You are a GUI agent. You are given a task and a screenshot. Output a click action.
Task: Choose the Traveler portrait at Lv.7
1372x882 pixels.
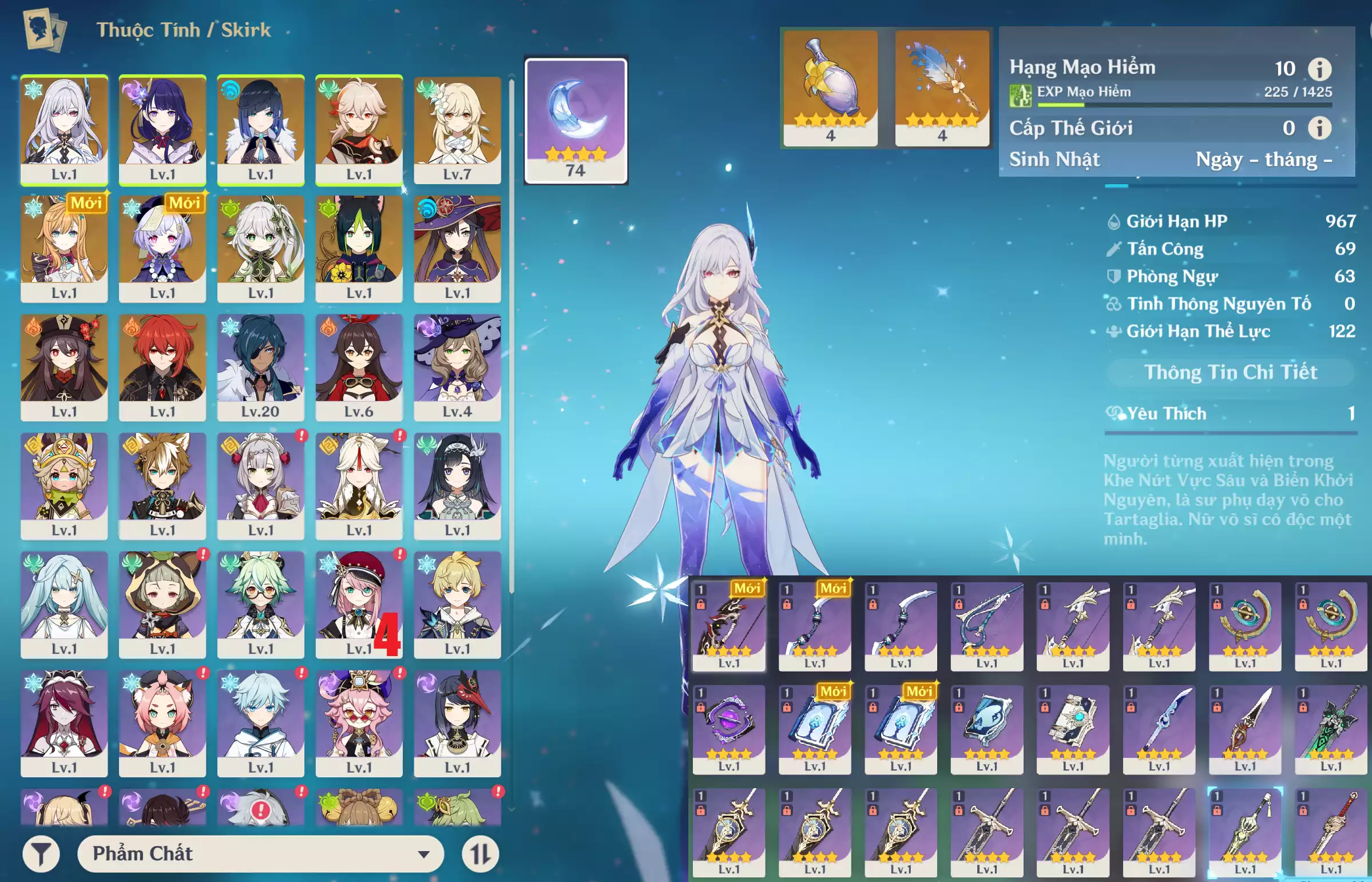pyautogui.click(x=457, y=129)
